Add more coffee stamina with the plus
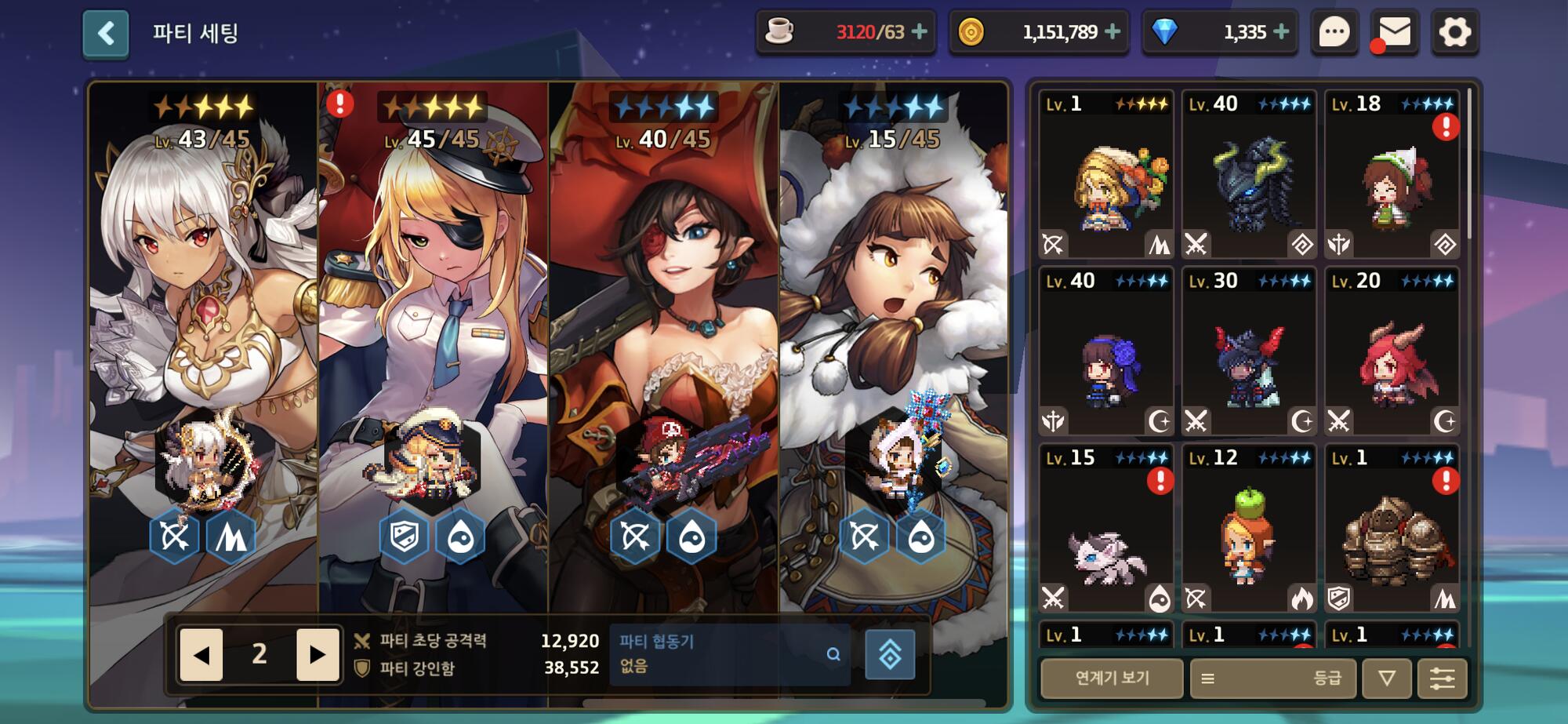This screenshot has height=724, width=1568. coord(920,32)
